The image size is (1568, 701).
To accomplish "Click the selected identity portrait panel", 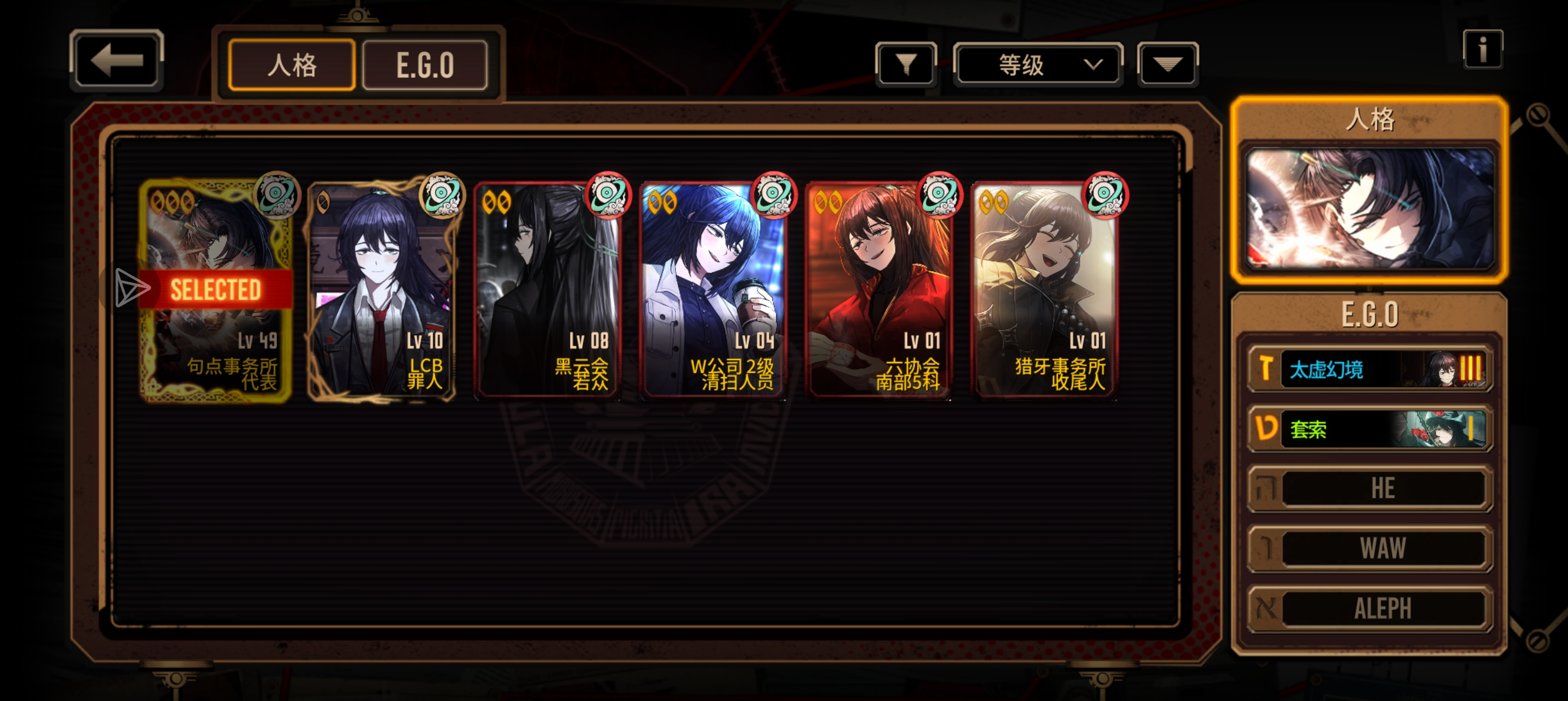I will 1369,208.
